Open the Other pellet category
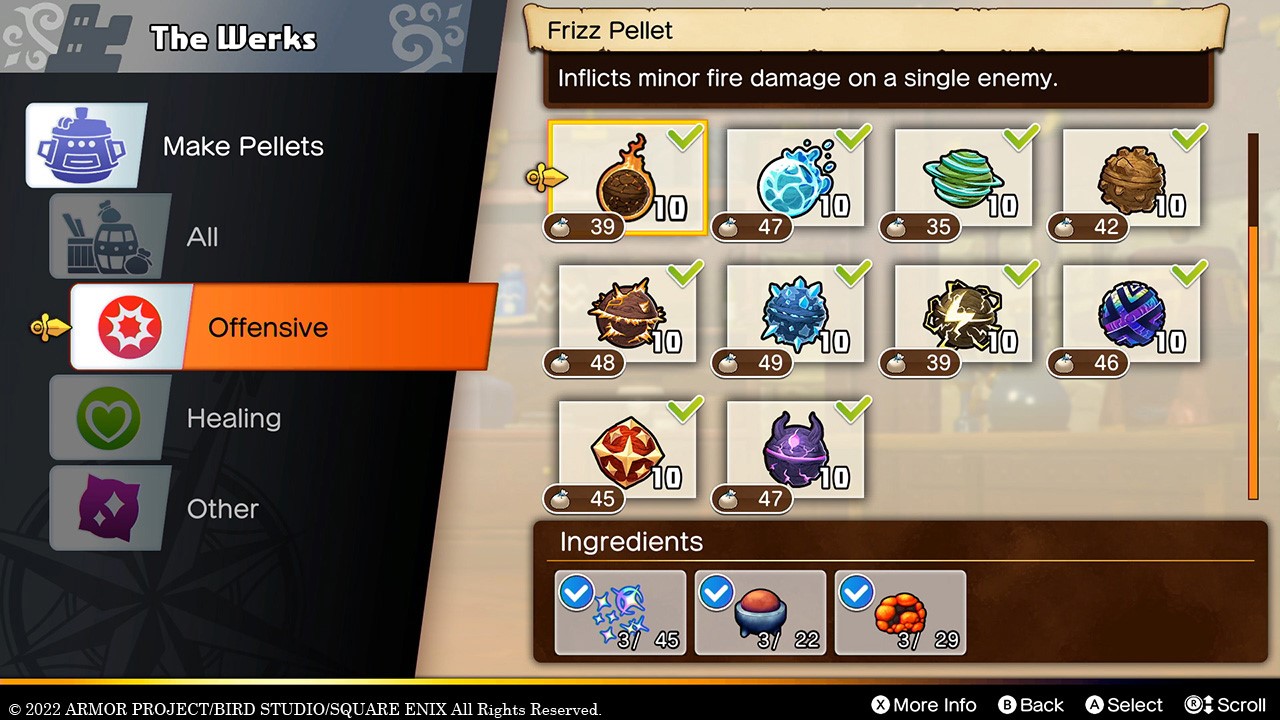Viewport: 1280px width, 720px height. [x=222, y=509]
